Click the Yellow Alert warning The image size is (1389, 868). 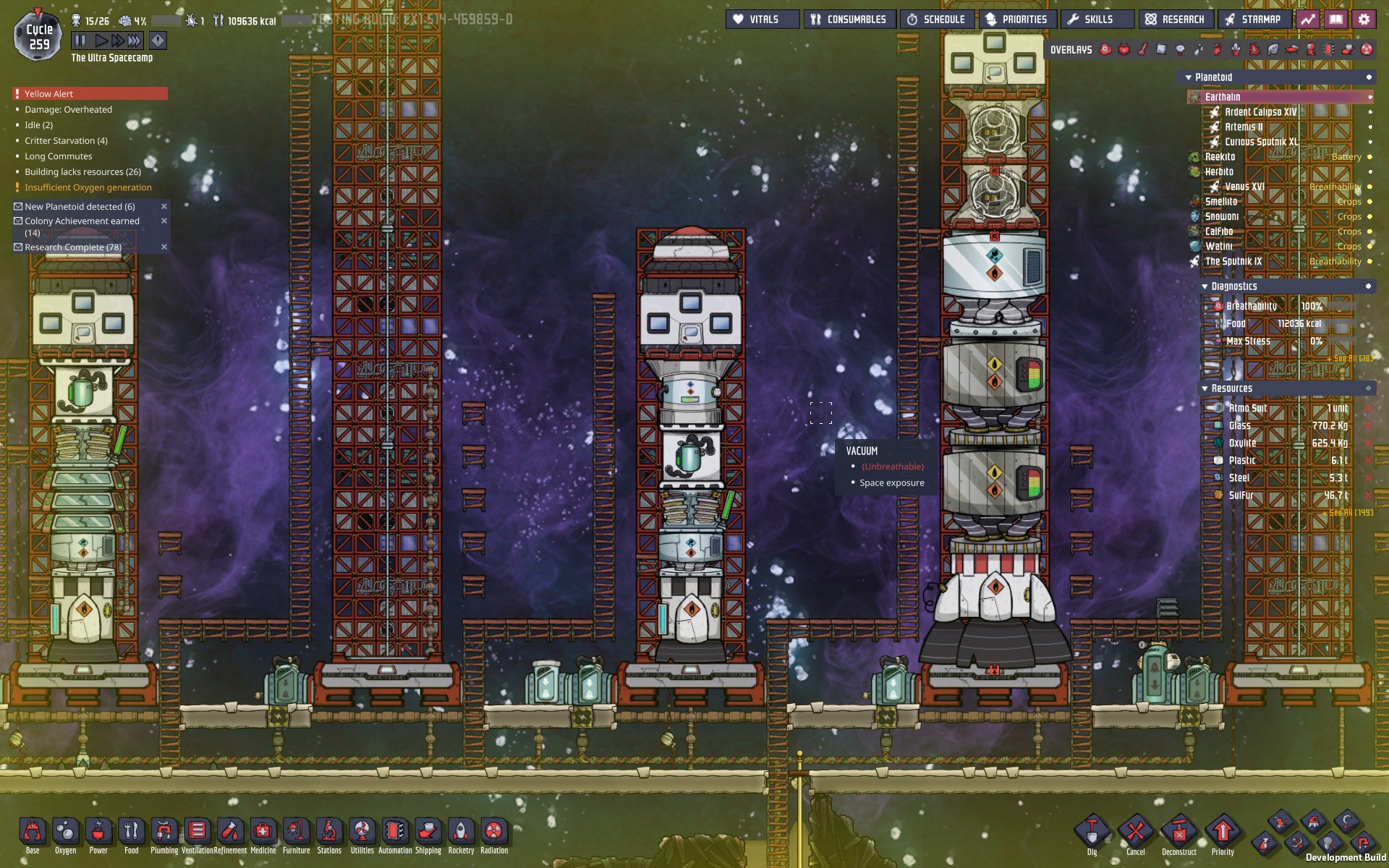[90, 94]
